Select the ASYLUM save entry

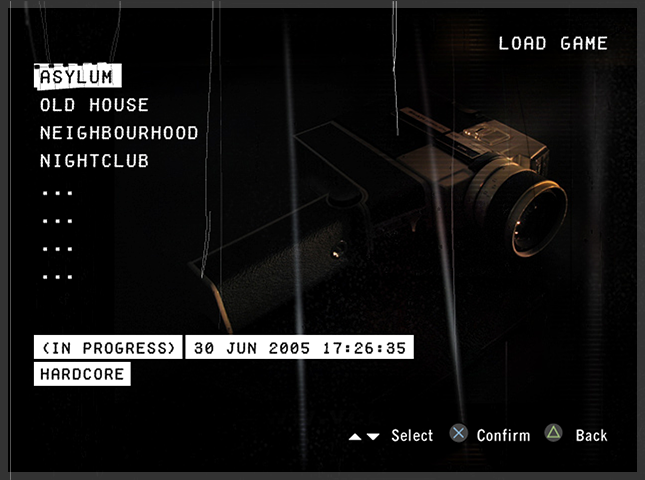78,77
